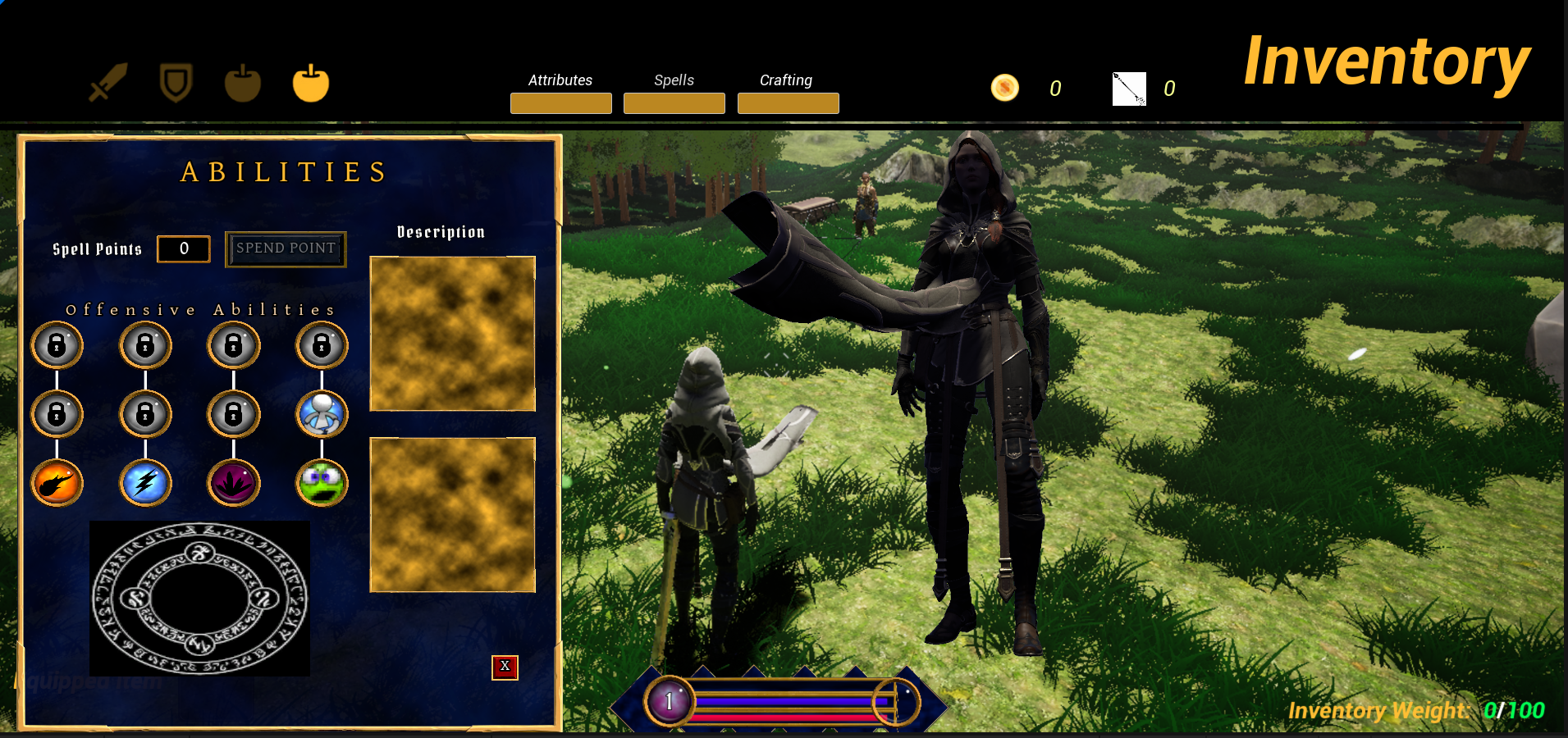Select the blue figure ability icon

click(322, 414)
